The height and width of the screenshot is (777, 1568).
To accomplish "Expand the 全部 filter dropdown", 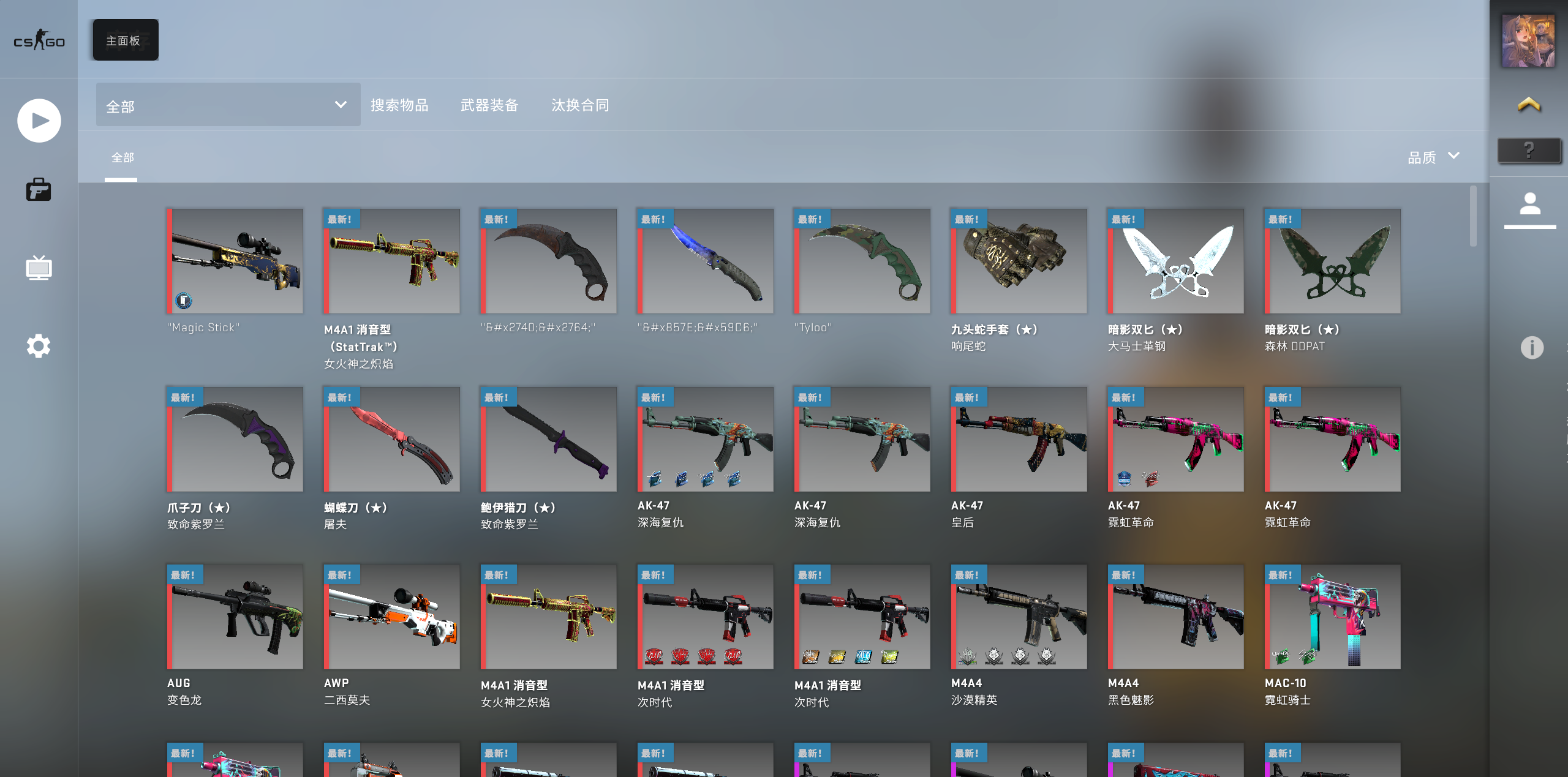I will coord(227,104).
